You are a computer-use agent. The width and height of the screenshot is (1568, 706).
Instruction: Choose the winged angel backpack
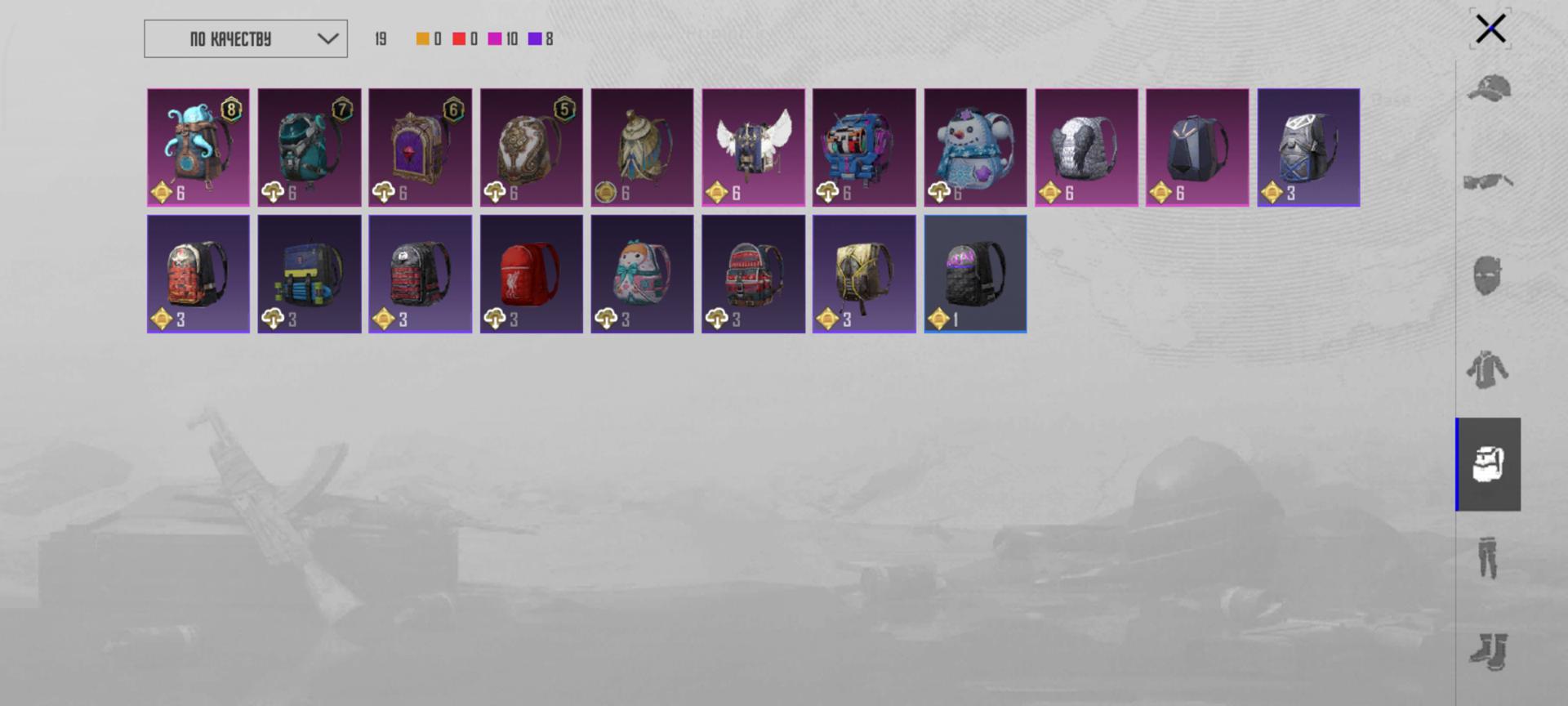753,147
